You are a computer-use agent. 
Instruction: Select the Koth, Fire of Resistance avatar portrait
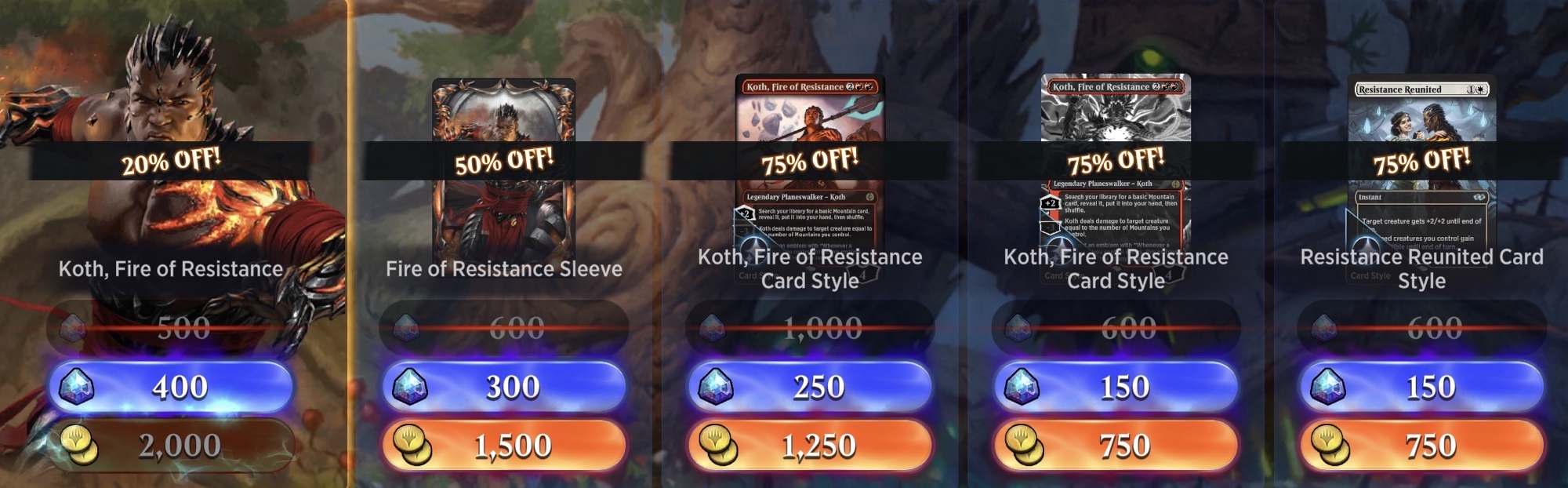171,94
